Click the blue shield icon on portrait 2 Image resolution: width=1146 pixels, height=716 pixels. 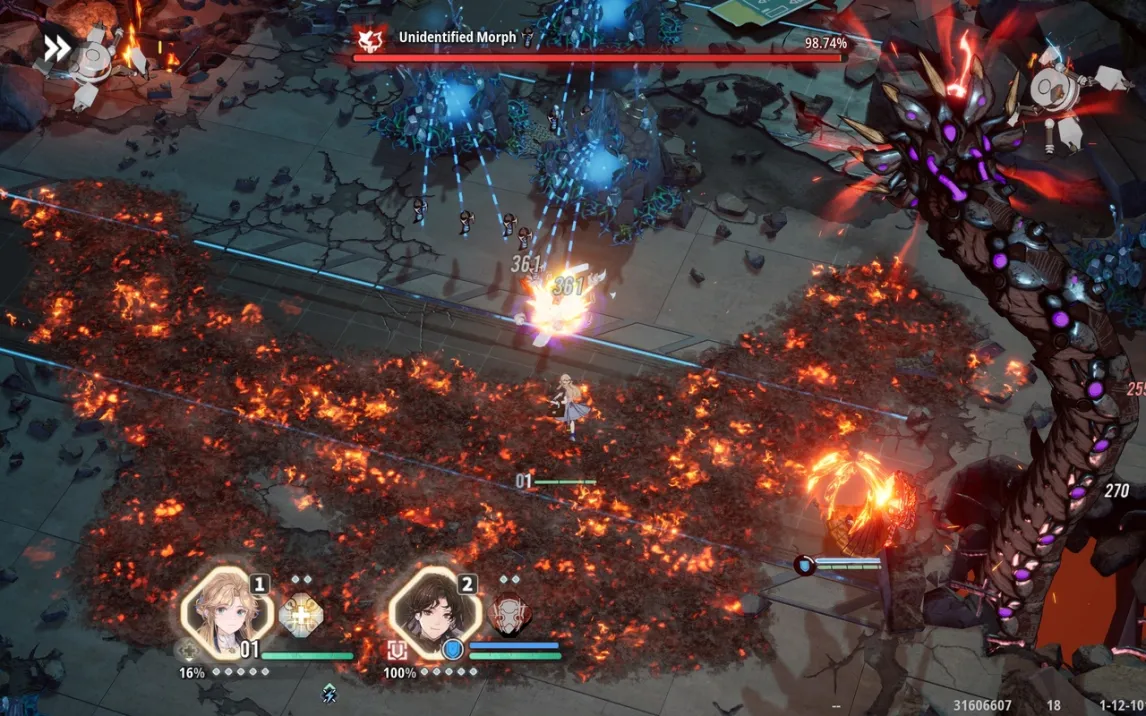click(x=453, y=650)
